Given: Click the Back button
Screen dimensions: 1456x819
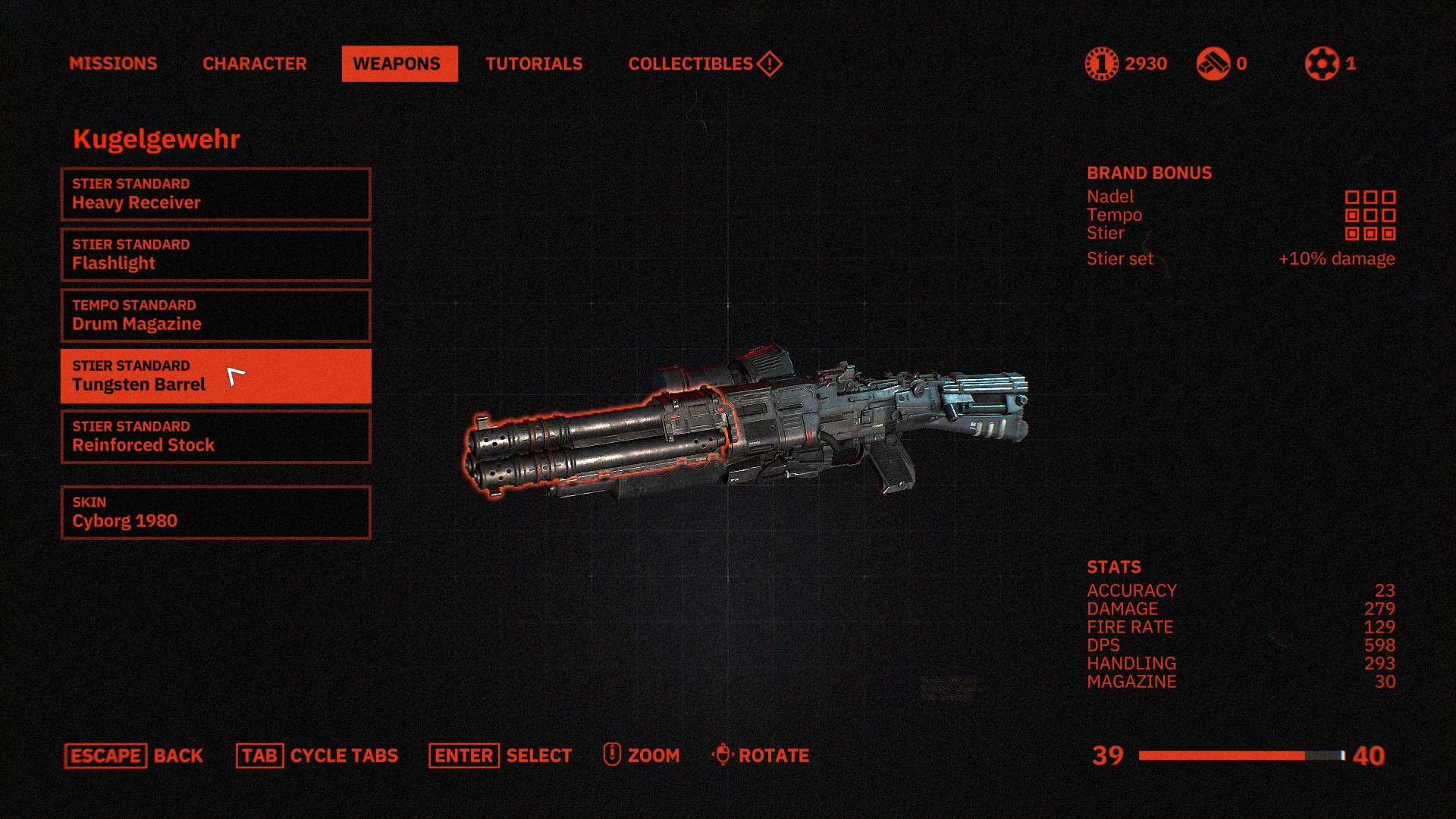Looking at the screenshot, I should pos(134,755).
